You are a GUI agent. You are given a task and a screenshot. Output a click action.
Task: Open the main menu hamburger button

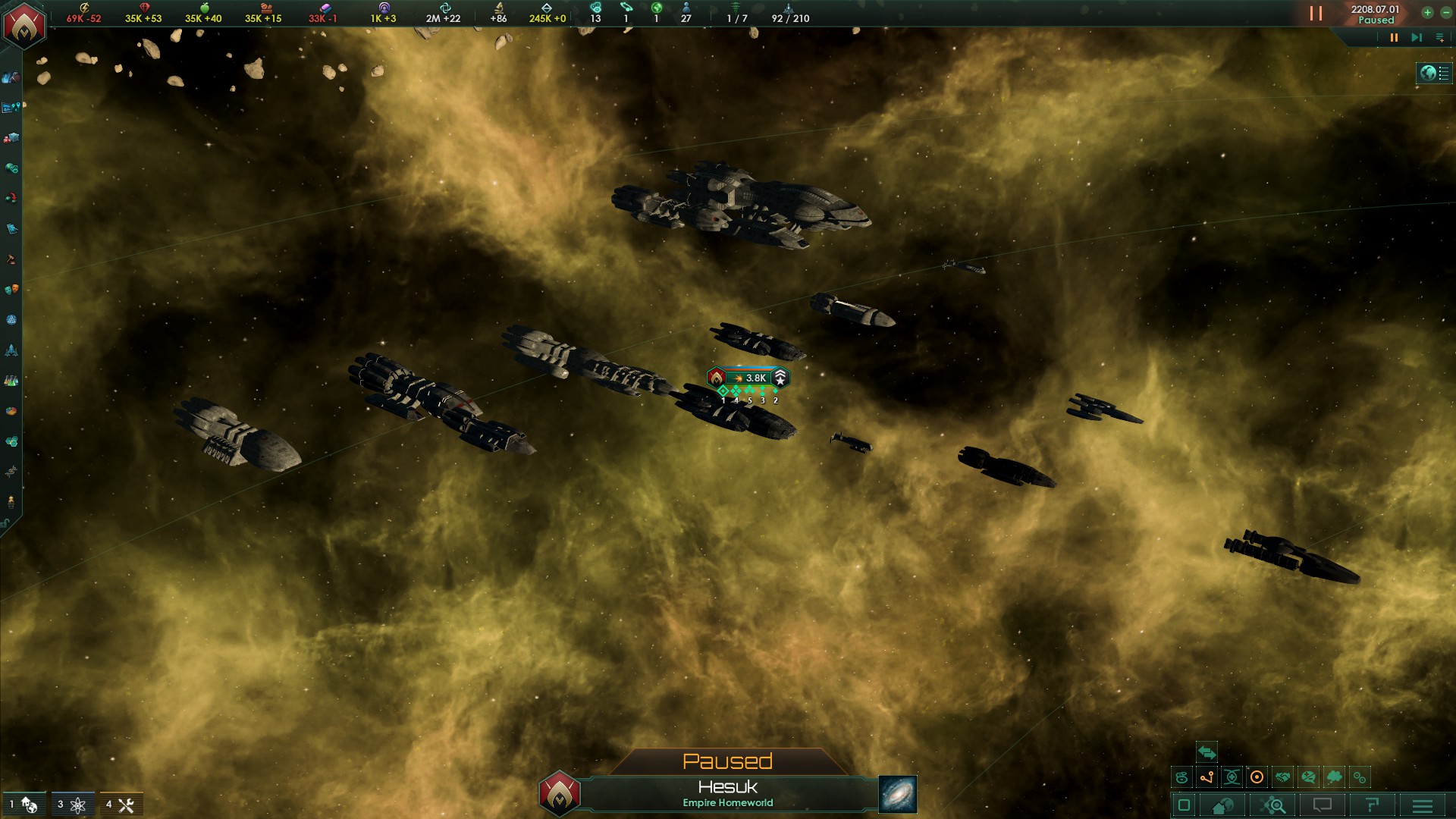[x=1422, y=805]
